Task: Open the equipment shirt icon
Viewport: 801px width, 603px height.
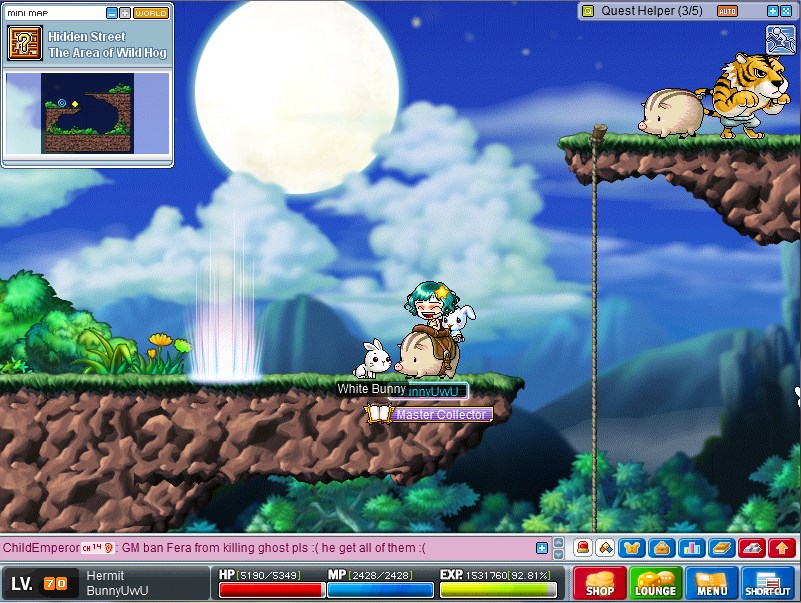Action: point(631,547)
